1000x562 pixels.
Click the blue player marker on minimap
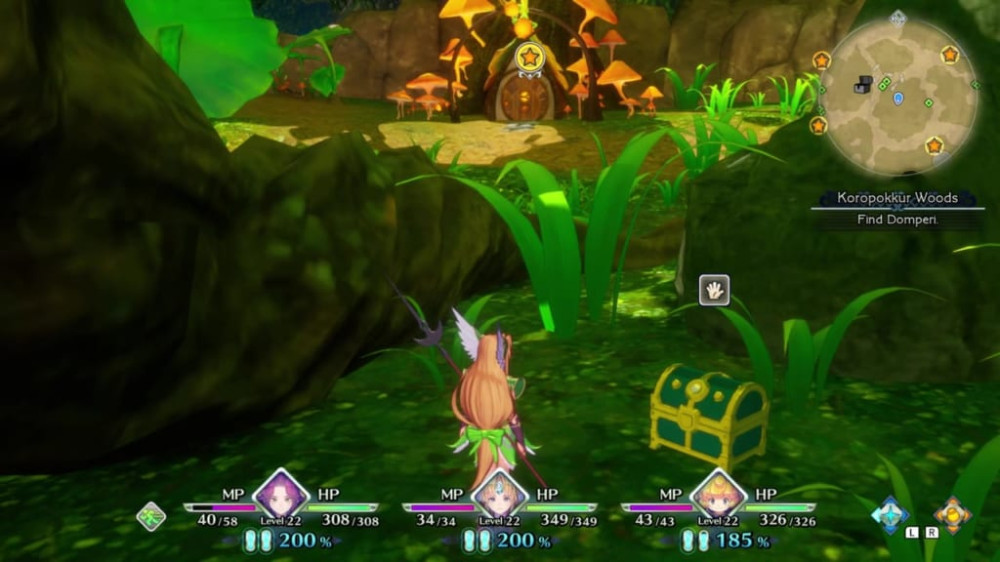tap(898, 98)
